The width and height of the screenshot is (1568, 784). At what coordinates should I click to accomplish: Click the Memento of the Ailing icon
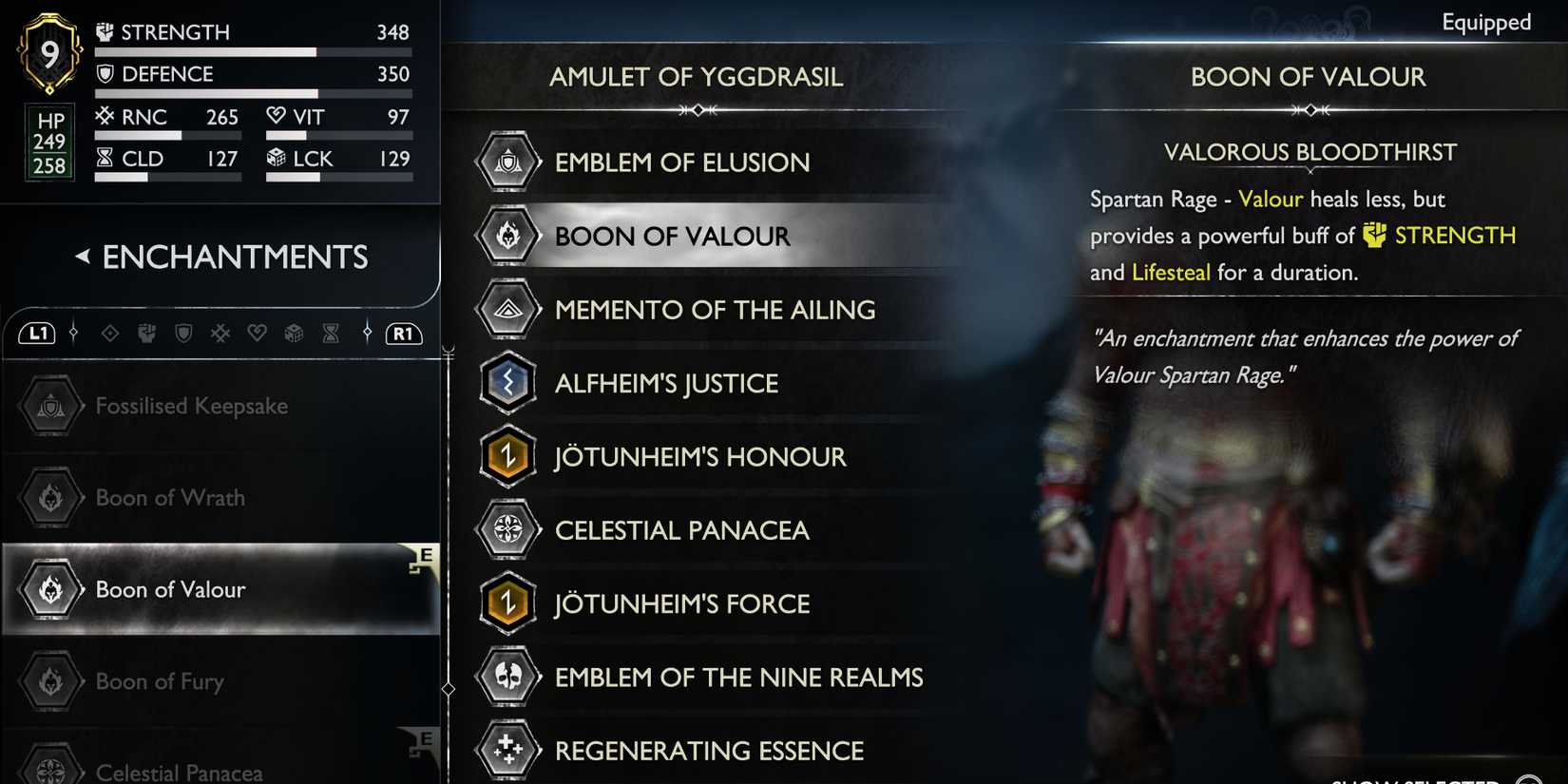[508, 309]
